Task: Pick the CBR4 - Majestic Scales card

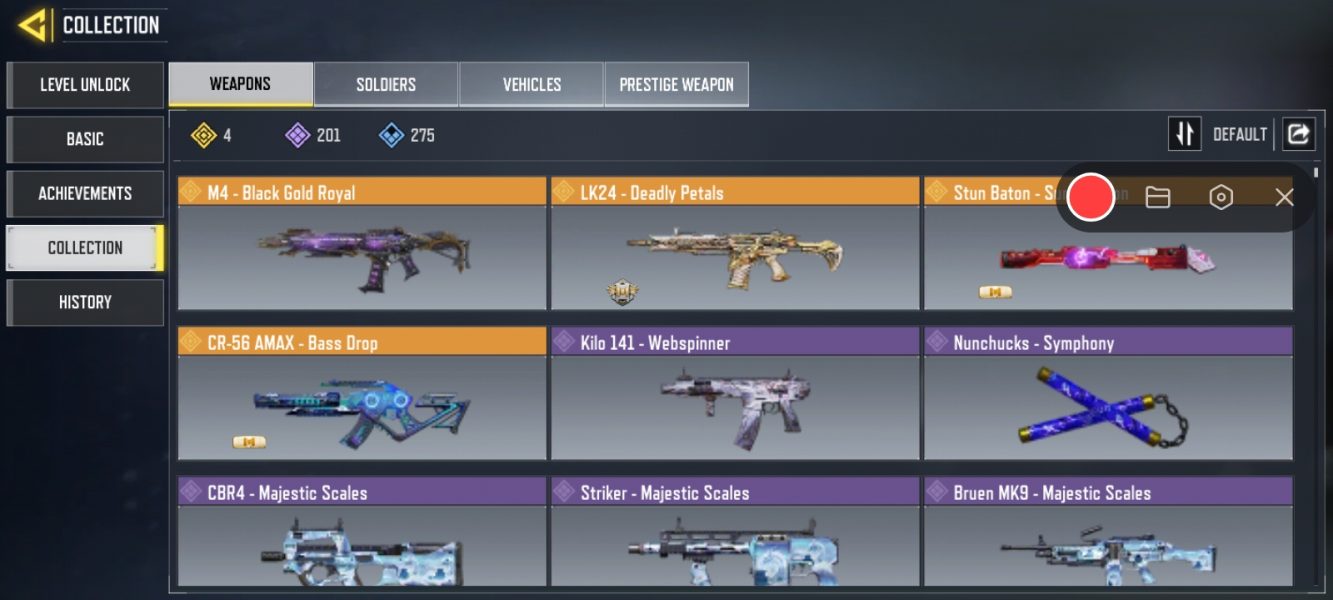Action: point(362,535)
